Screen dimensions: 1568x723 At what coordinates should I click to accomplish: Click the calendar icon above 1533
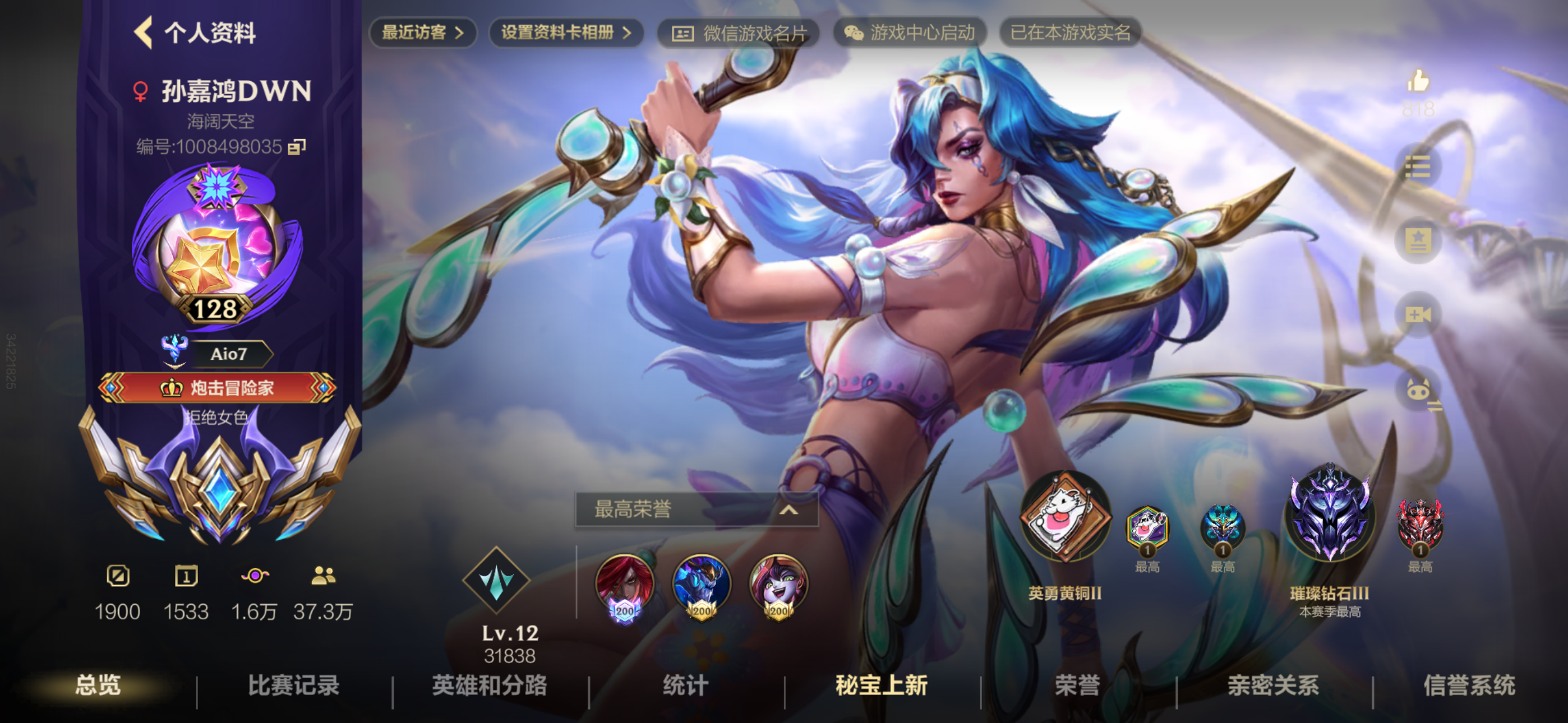[x=187, y=576]
